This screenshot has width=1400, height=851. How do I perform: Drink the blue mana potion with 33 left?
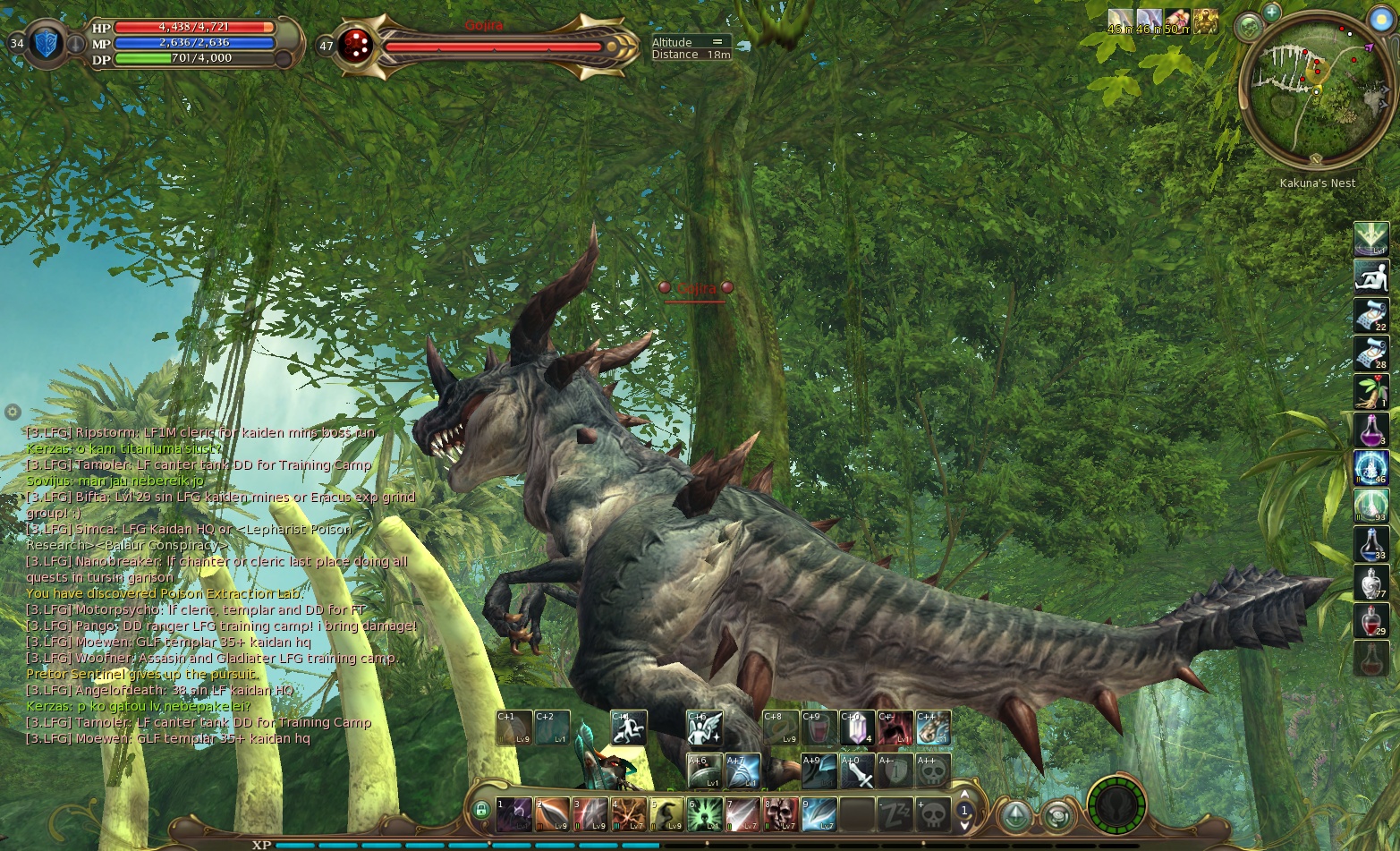coord(1370,544)
